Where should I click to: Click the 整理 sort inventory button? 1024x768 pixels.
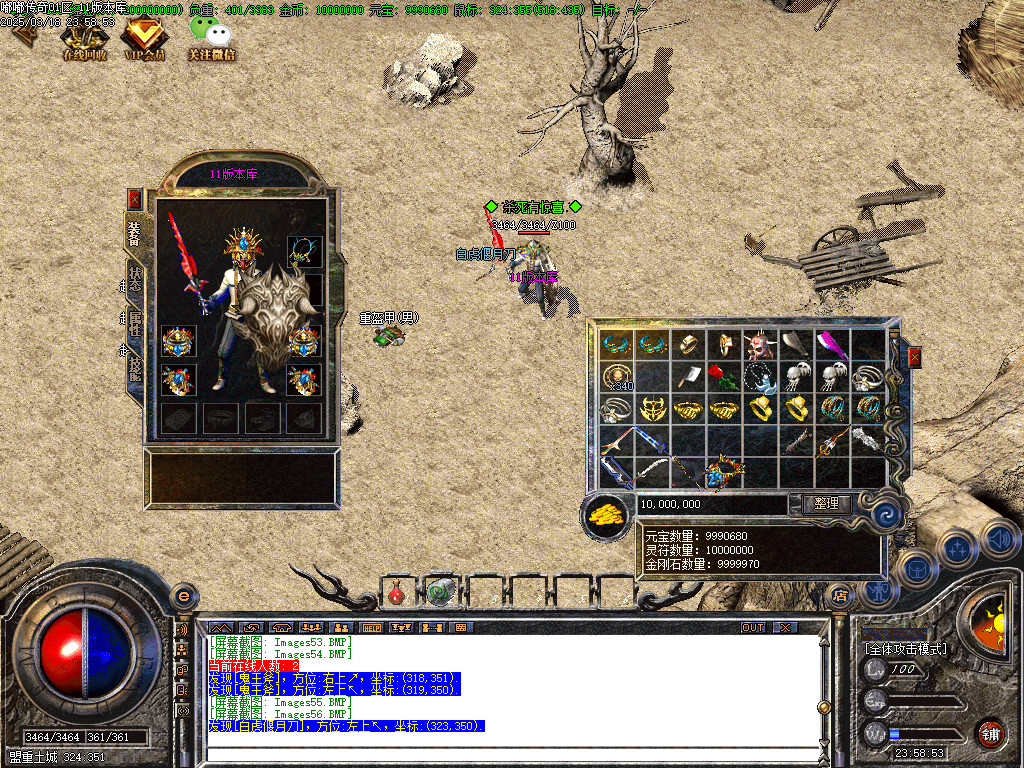tap(826, 504)
